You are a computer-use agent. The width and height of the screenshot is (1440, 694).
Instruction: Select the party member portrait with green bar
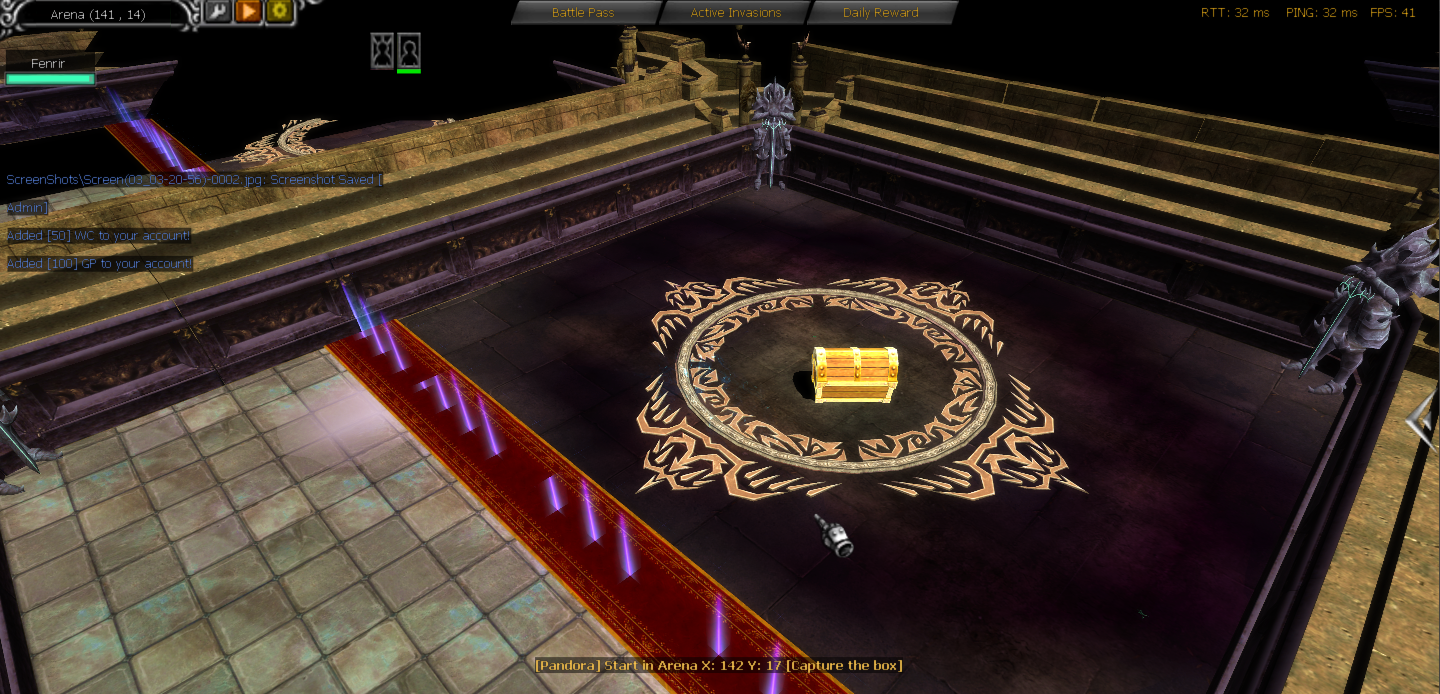click(x=409, y=51)
